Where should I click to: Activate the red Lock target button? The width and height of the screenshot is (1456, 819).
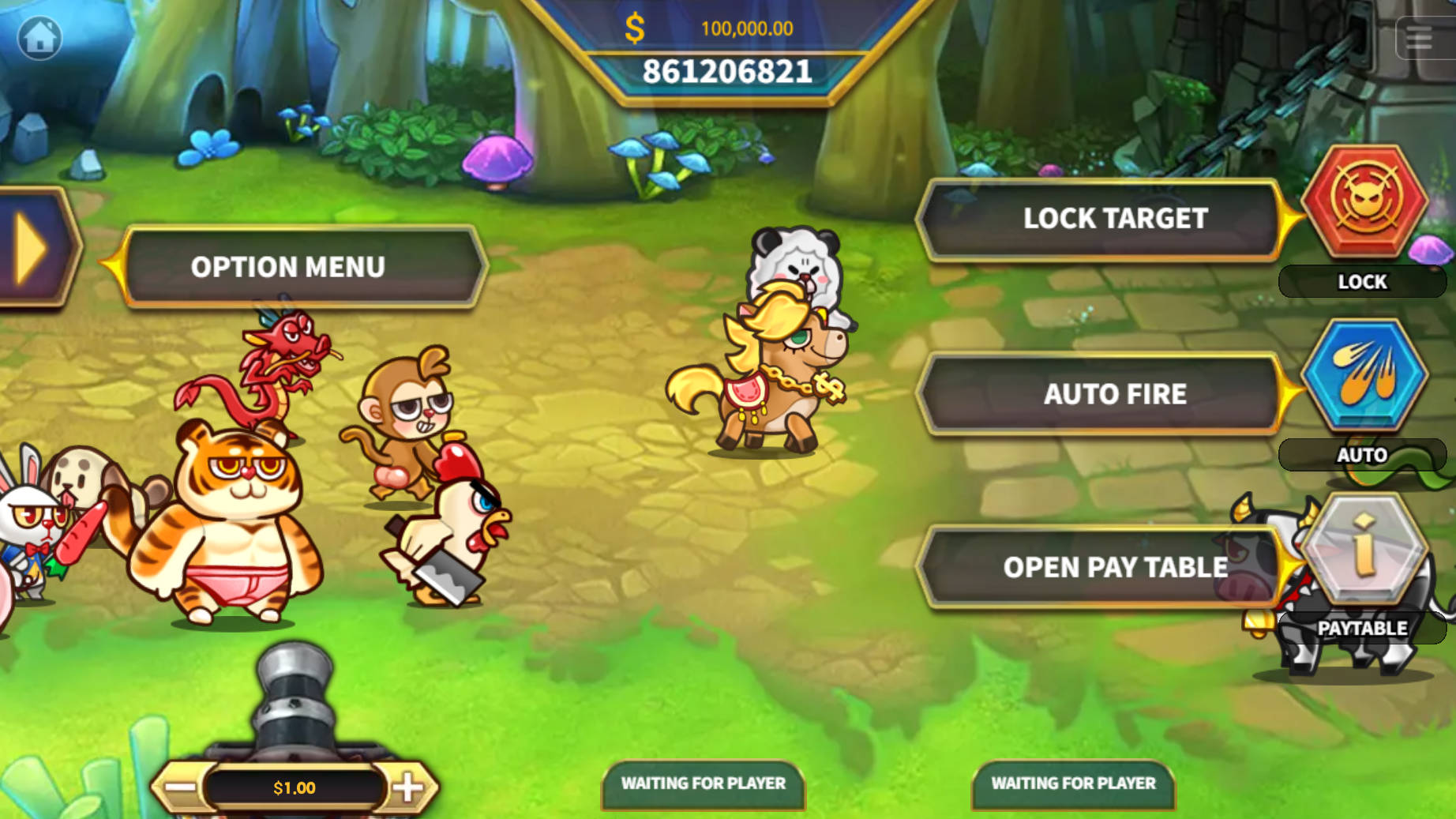coord(1364,201)
